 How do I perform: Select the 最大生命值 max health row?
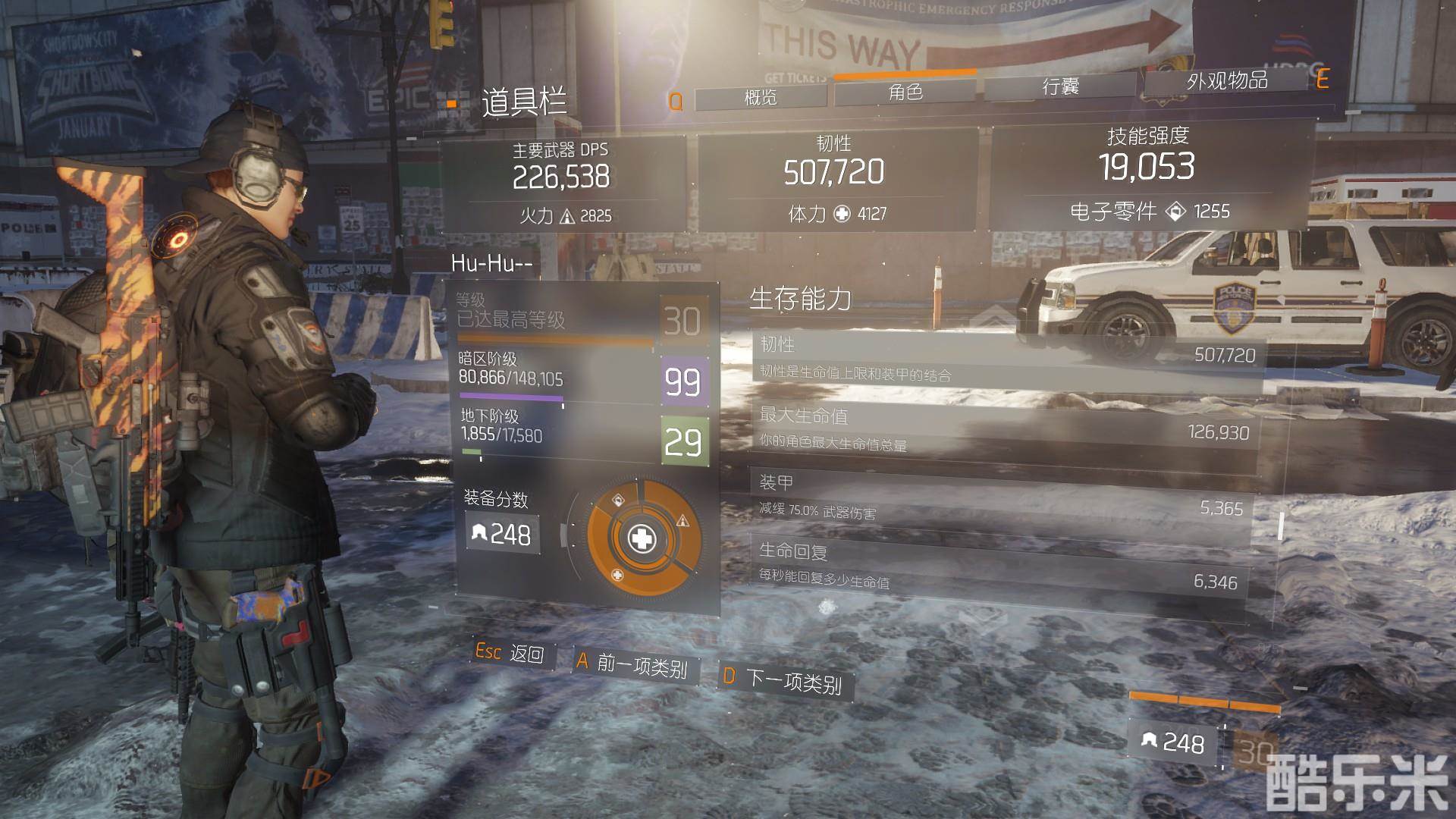tap(1001, 430)
